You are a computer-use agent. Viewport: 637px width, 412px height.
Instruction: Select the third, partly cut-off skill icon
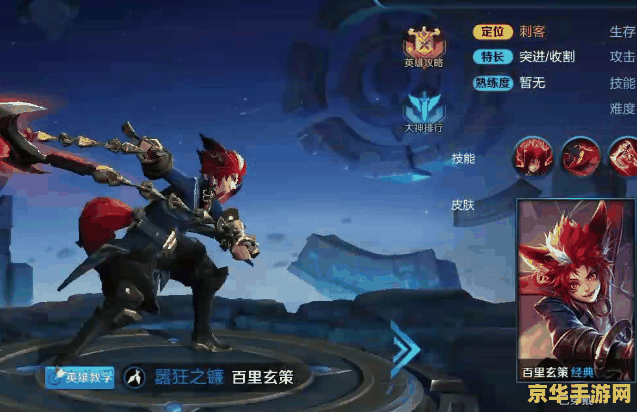tap(623, 157)
